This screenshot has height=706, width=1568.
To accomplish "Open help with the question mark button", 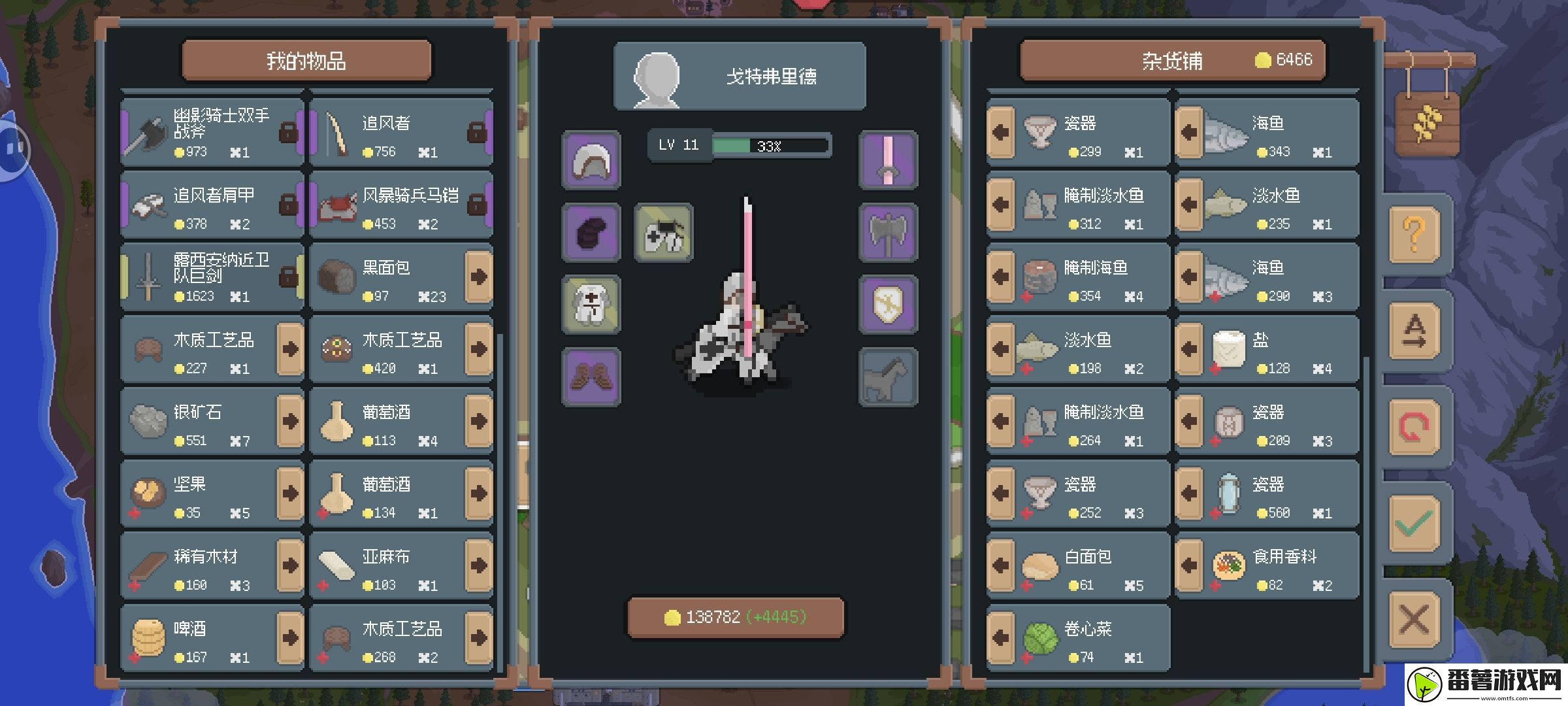I will click(1414, 234).
